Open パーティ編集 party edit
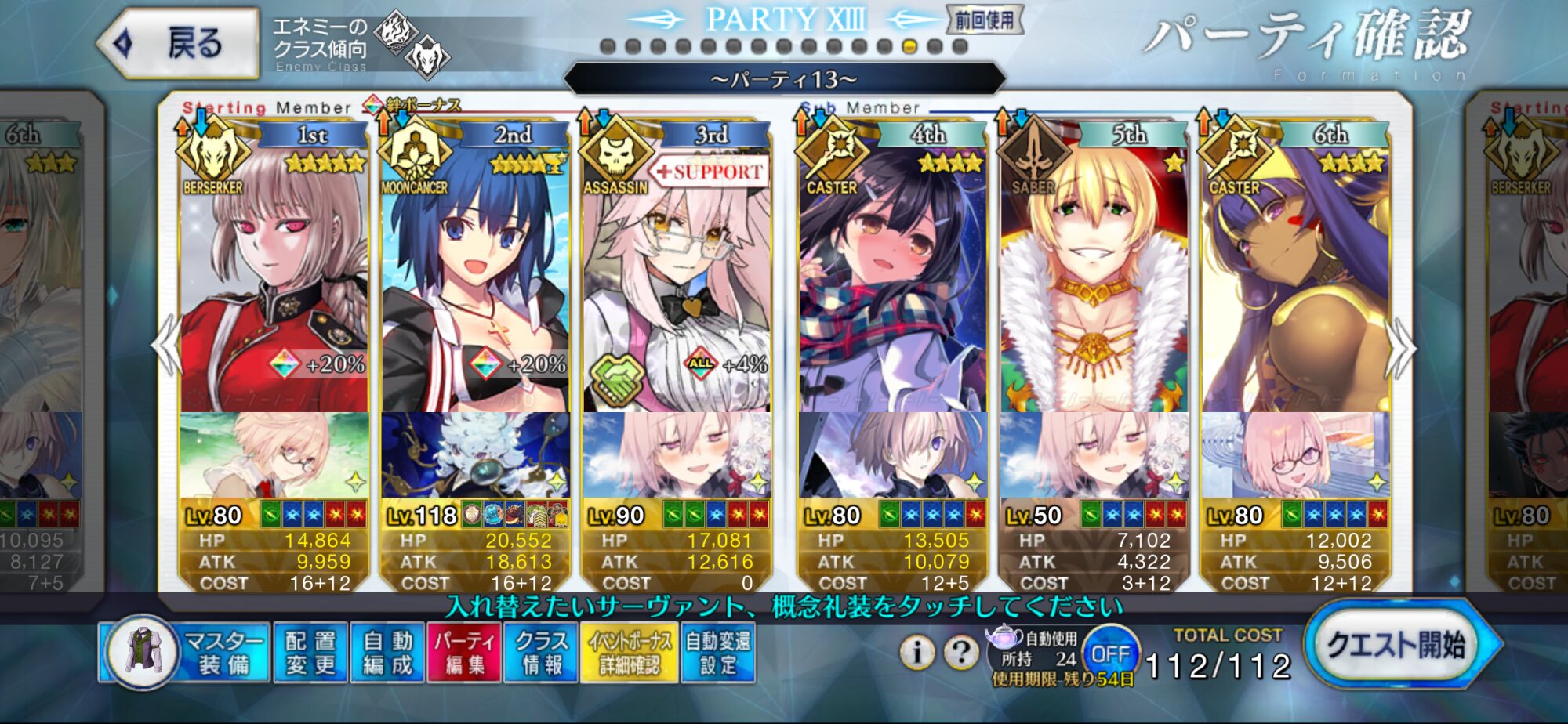Viewport: 1568px width, 724px height. click(x=463, y=653)
